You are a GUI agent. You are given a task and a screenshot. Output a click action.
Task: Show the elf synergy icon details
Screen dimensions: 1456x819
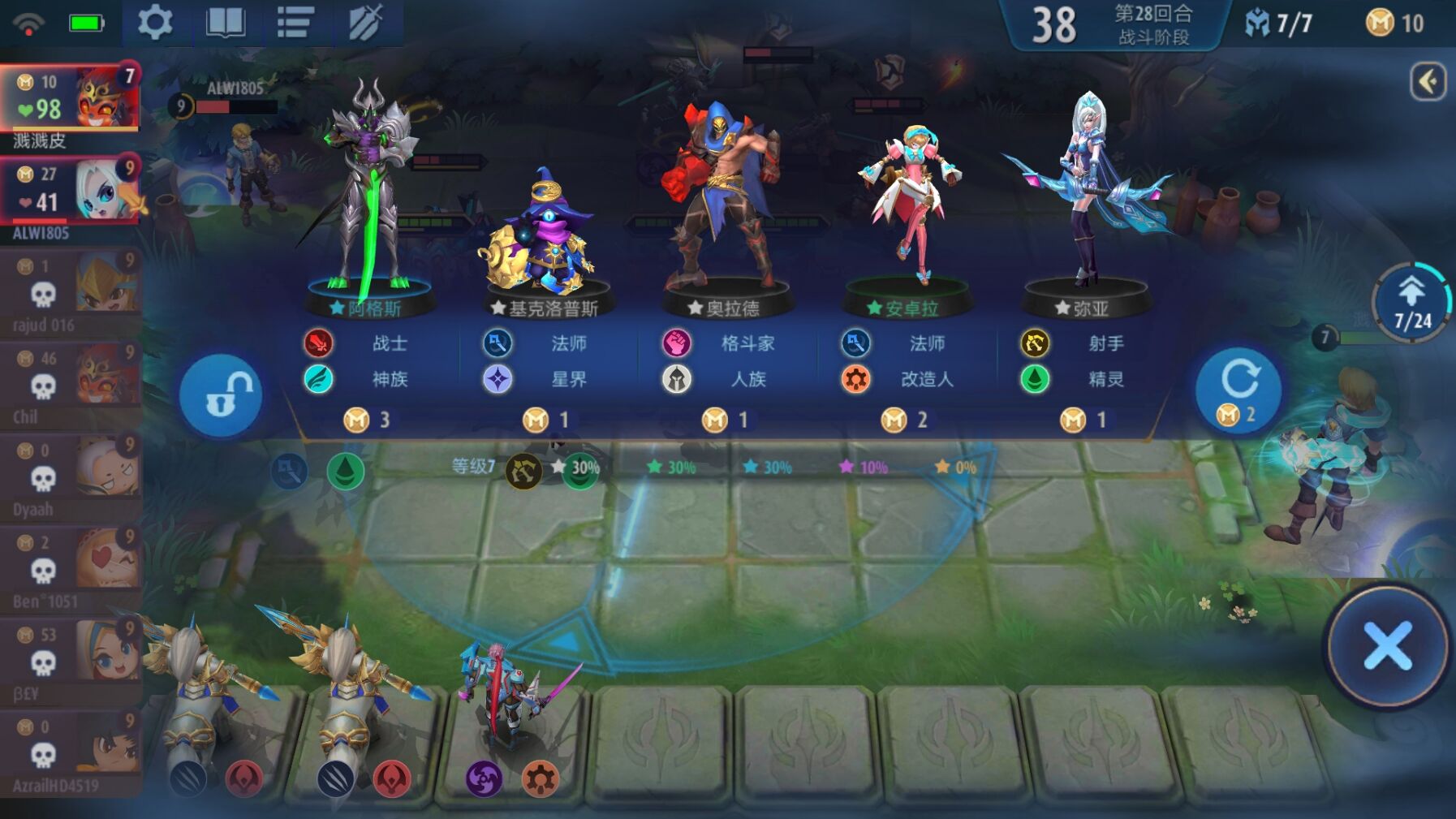coord(346,470)
